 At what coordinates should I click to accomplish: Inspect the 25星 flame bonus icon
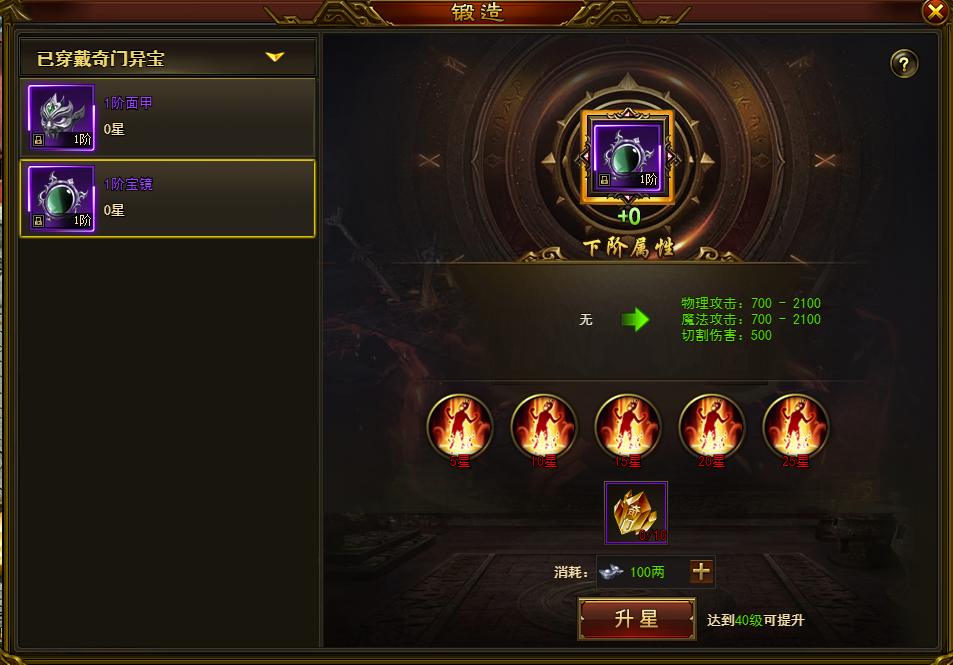tap(796, 426)
